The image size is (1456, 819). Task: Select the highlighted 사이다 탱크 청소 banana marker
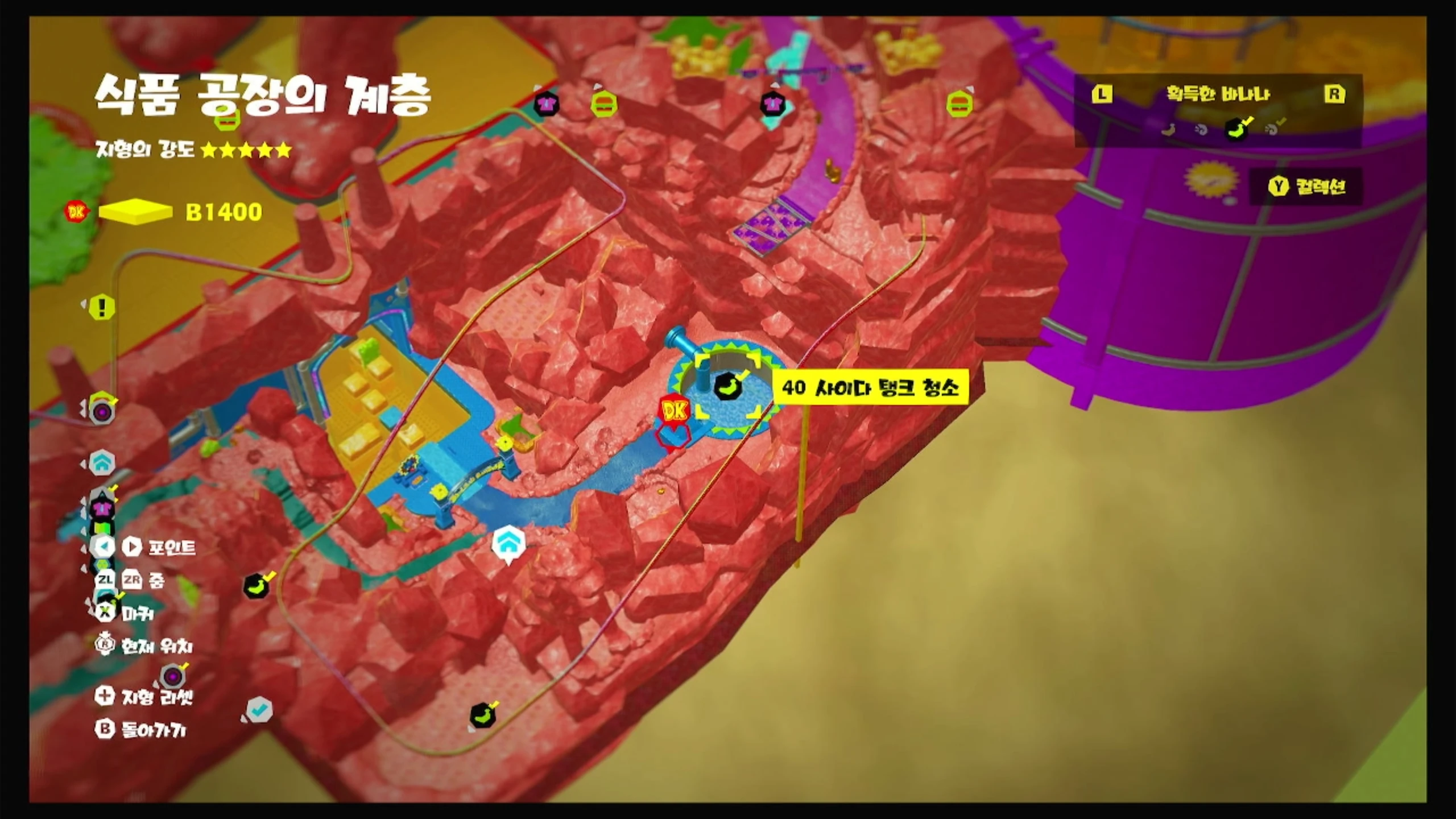point(727,388)
